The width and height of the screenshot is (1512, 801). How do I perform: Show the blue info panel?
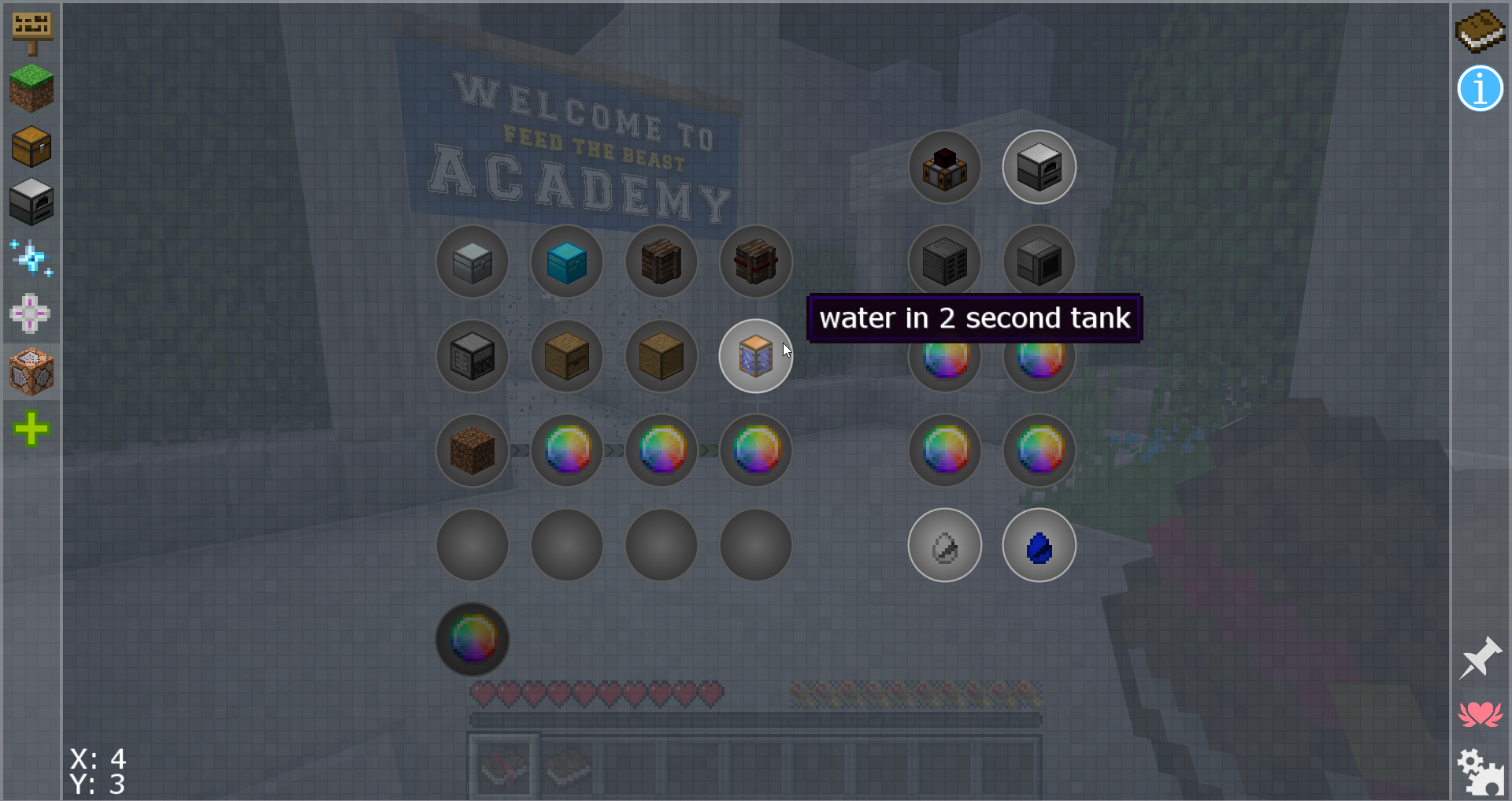click(x=1480, y=88)
